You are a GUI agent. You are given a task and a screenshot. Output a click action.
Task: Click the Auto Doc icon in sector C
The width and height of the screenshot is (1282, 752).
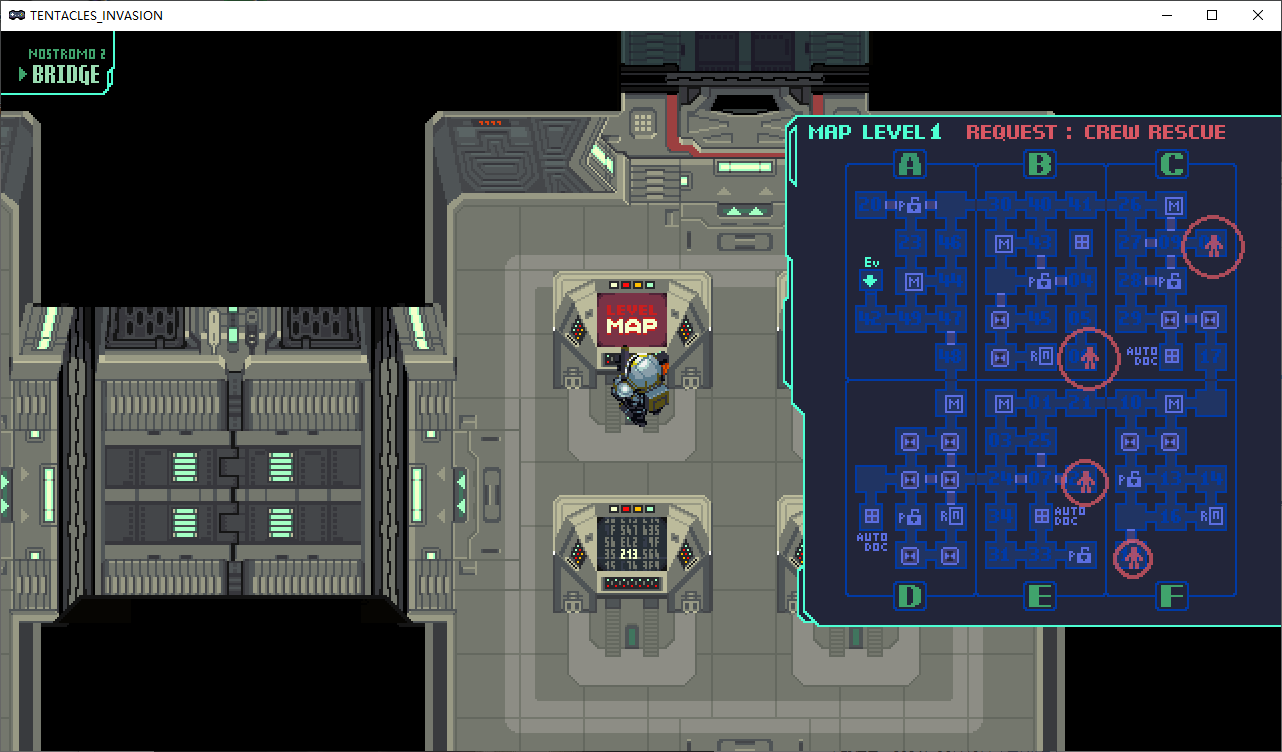[1172, 356]
